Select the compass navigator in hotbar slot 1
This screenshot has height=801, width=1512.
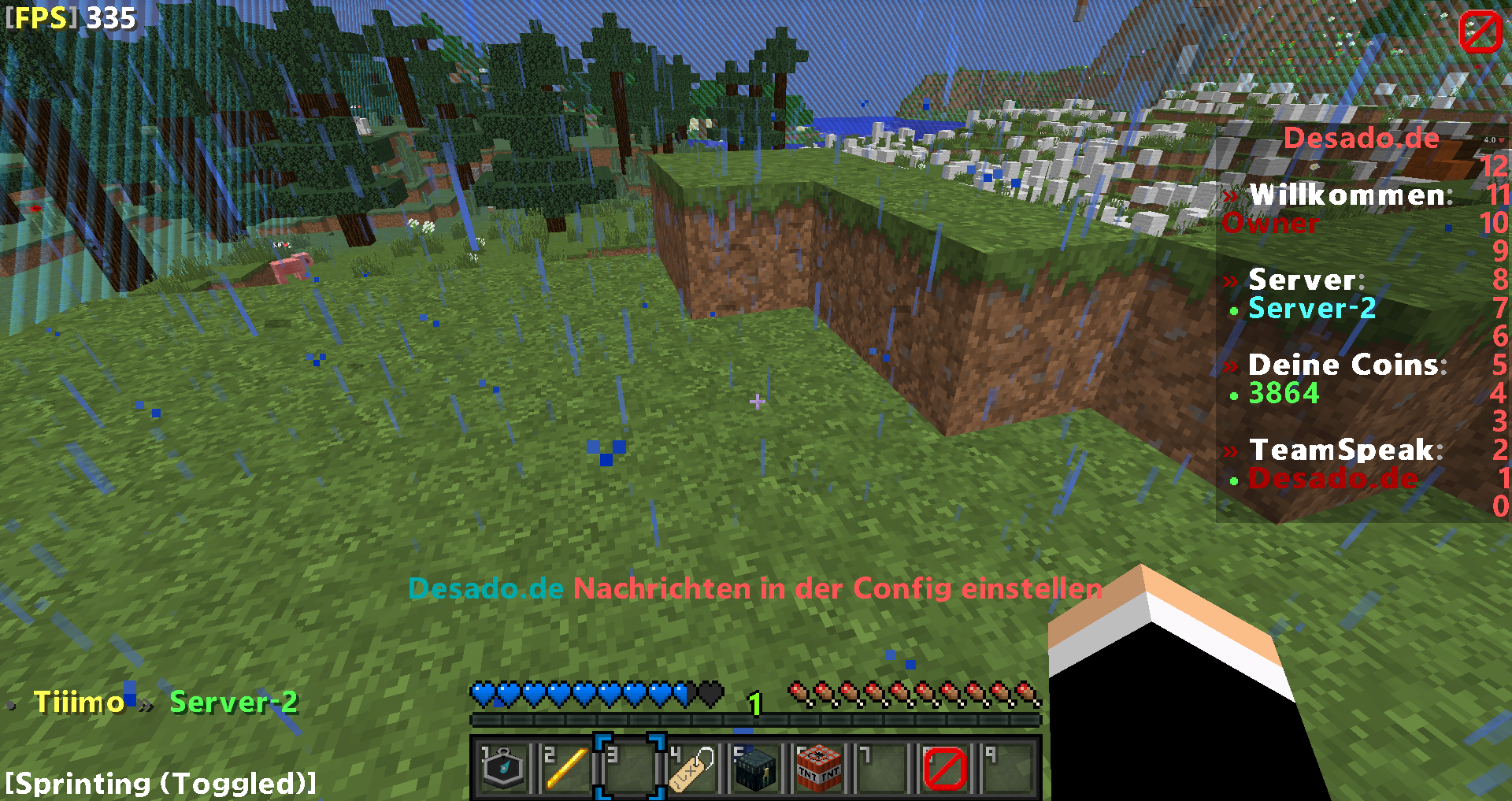point(503,768)
